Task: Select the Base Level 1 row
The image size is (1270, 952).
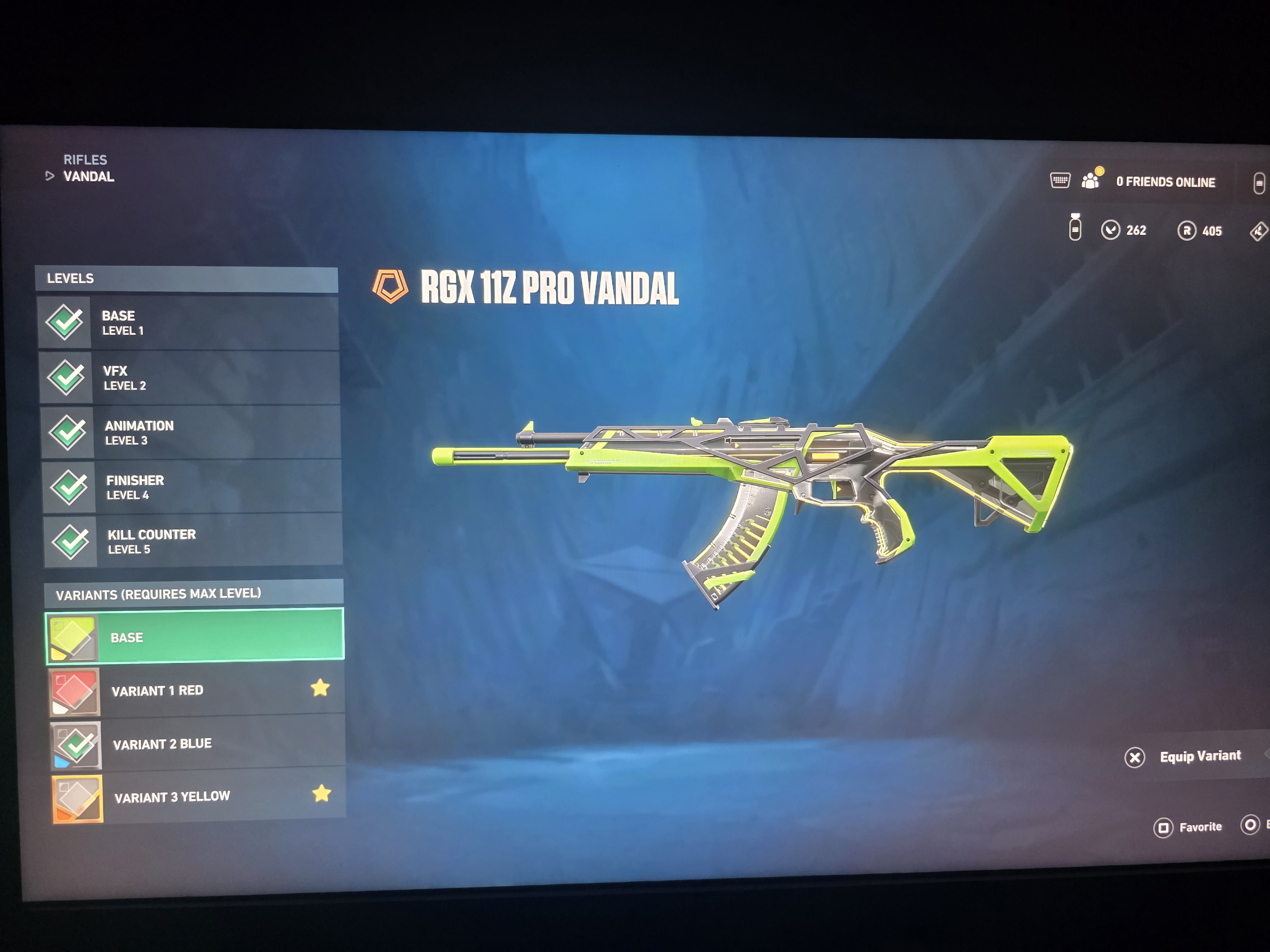Action: [x=188, y=322]
